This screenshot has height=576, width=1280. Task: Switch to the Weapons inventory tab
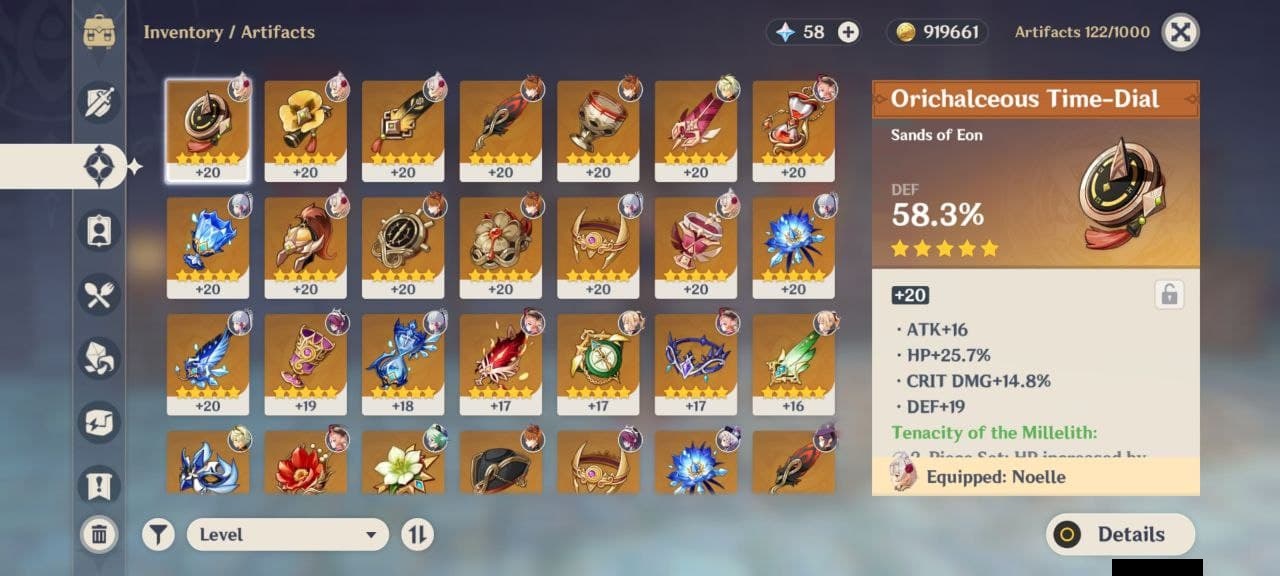(100, 103)
